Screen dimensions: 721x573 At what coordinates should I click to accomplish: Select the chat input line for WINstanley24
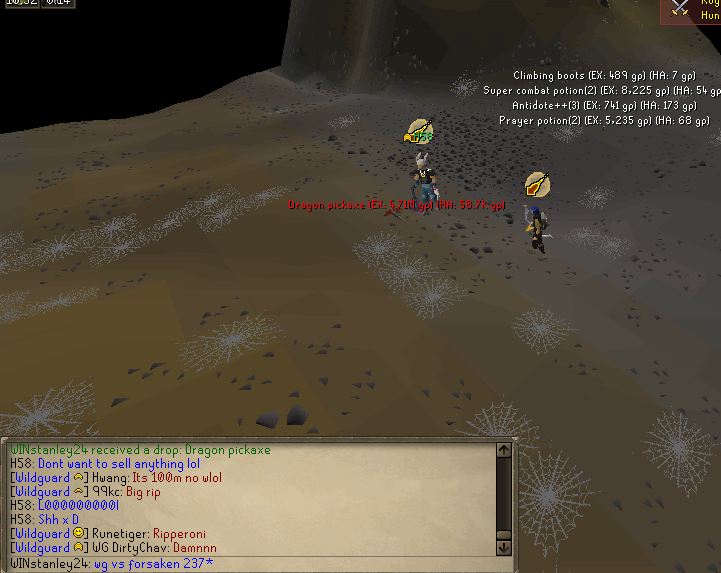[x=250, y=563]
